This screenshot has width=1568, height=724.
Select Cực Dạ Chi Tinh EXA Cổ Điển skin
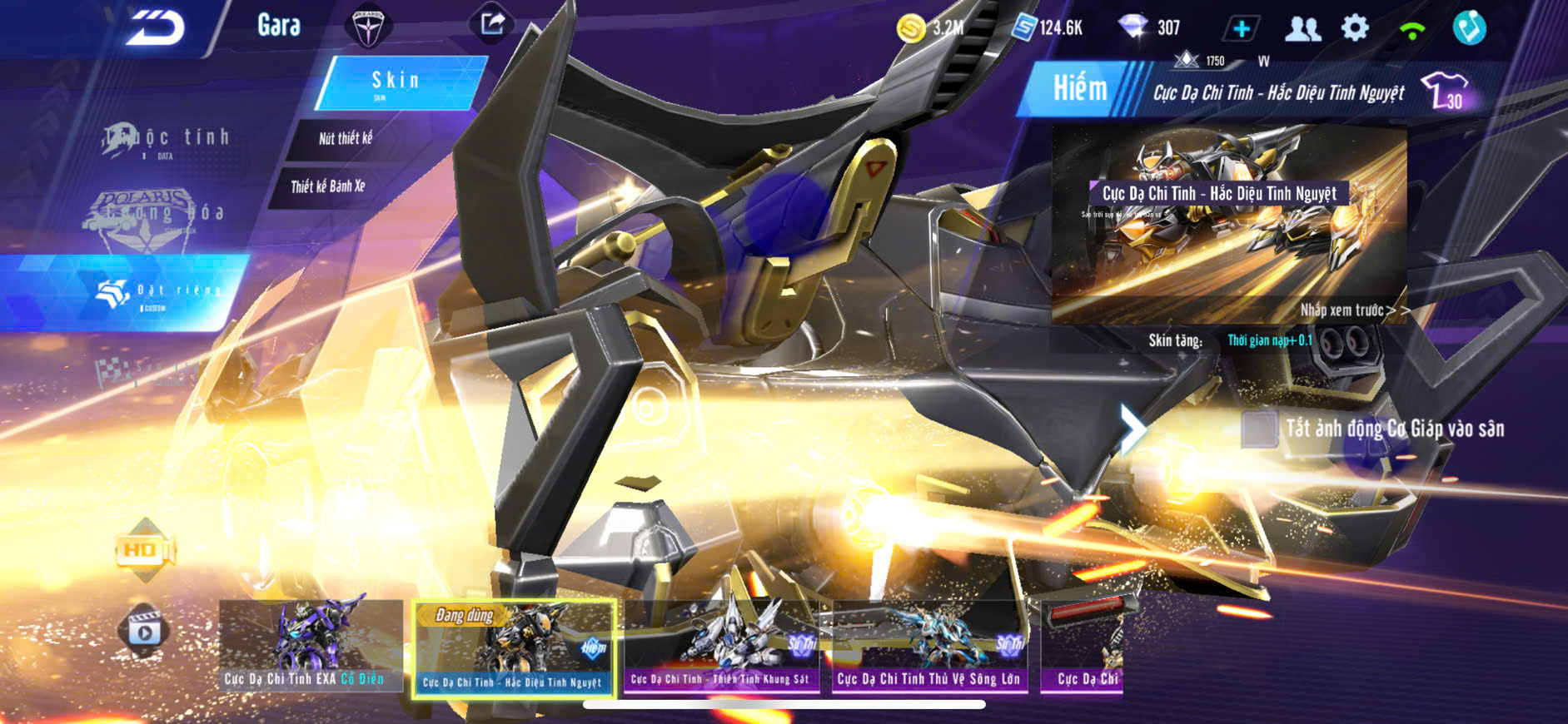310,647
